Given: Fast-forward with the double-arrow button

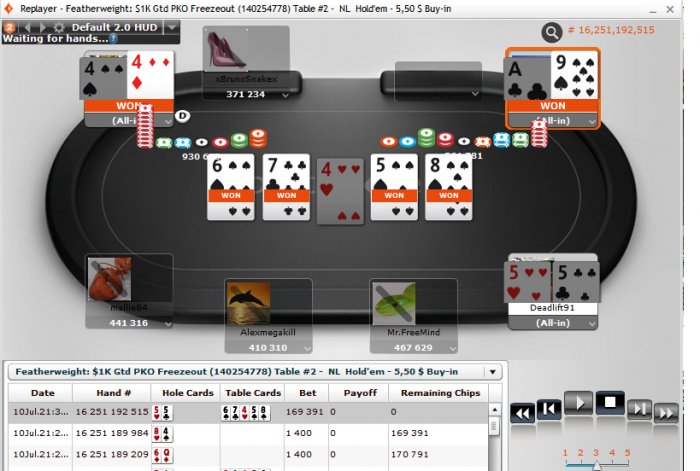Looking at the screenshot, I should [667, 412].
